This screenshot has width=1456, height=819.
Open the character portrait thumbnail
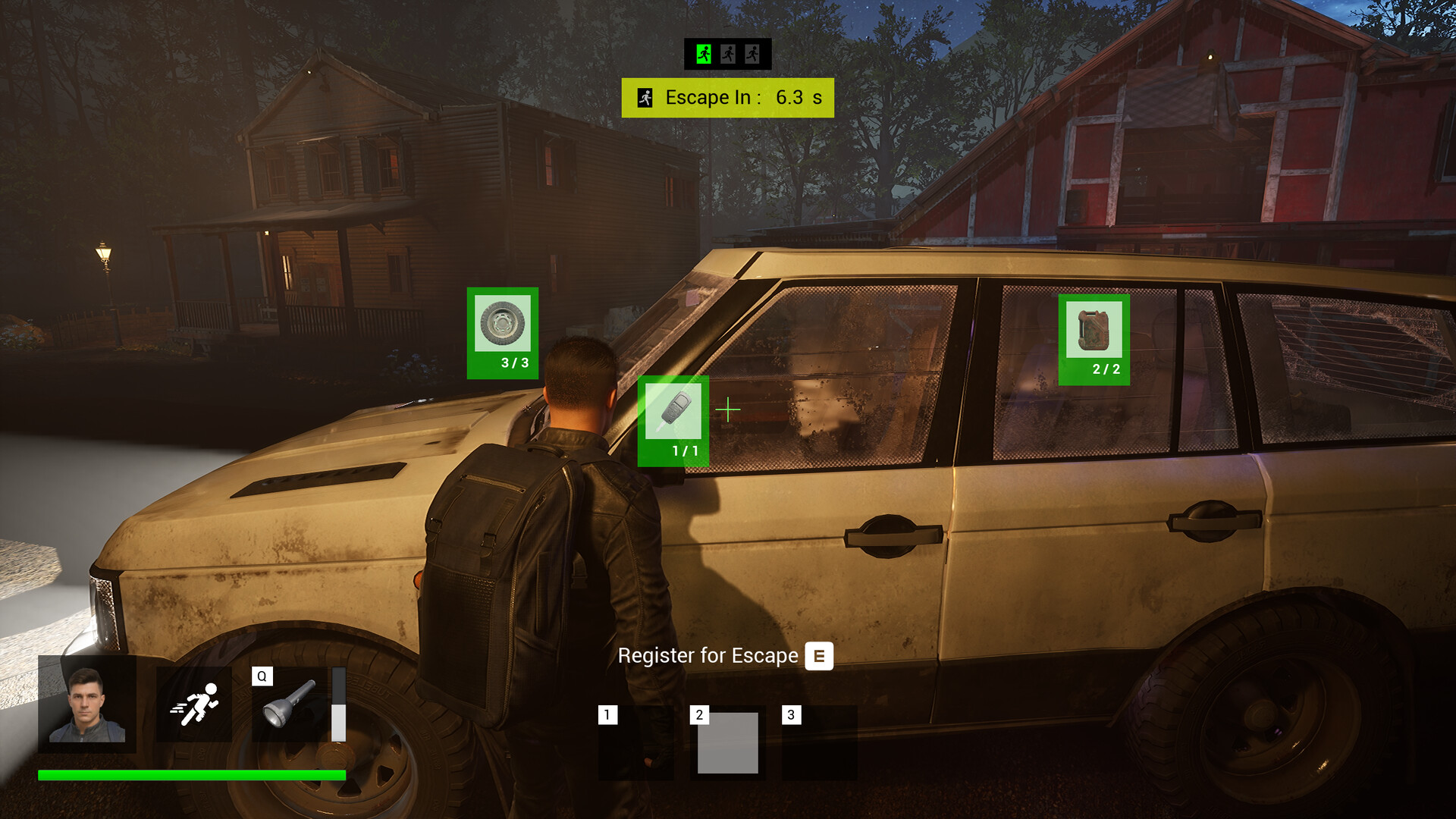[x=86, y=705]
